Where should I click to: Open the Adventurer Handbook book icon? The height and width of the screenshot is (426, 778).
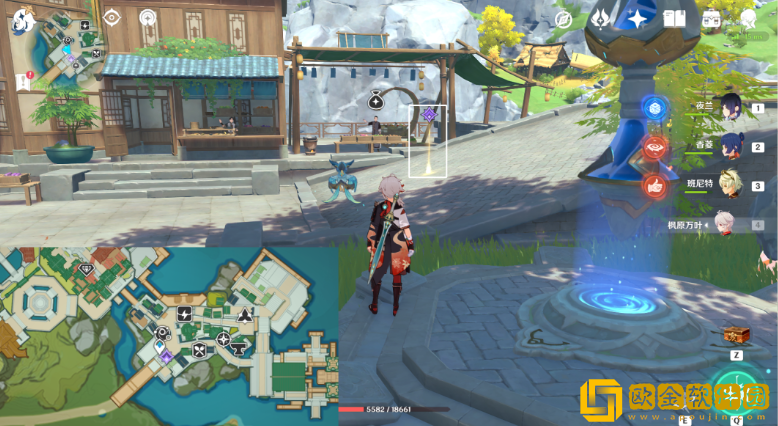point(674,19)
